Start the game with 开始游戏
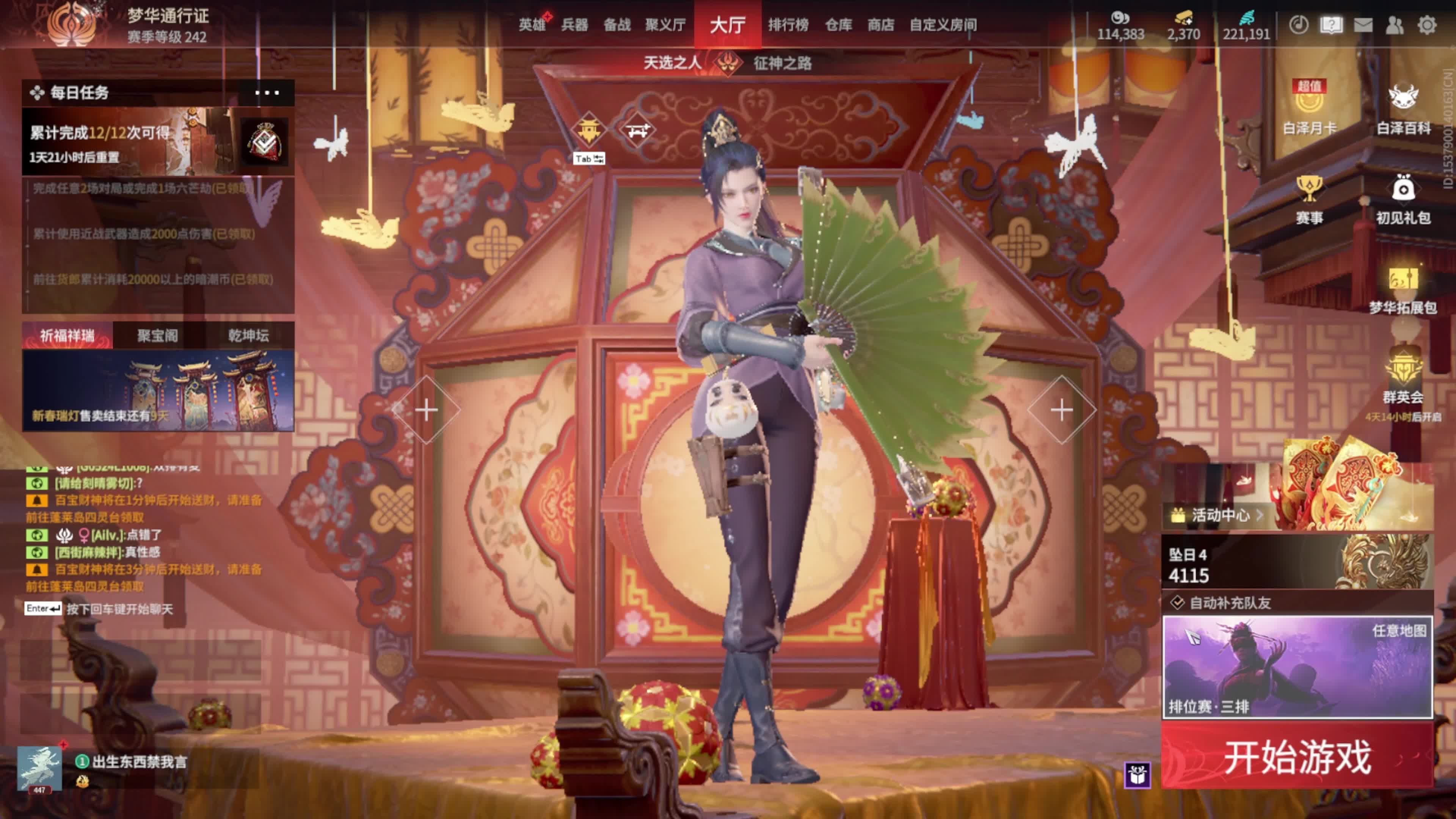 (x=1297, y=756)
